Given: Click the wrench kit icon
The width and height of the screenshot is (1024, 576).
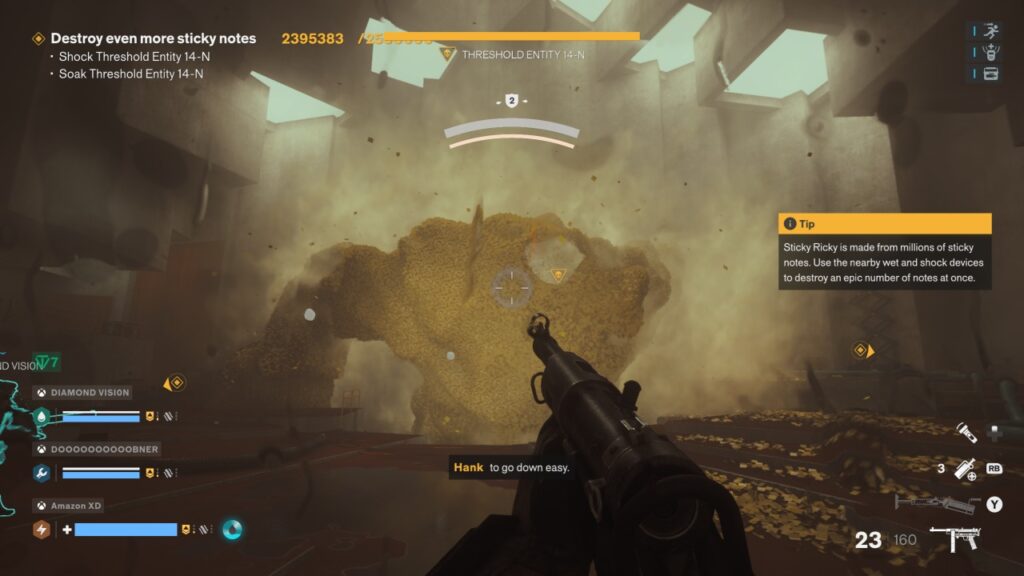Looking at the screenshot, I should [x=42, y=473].
